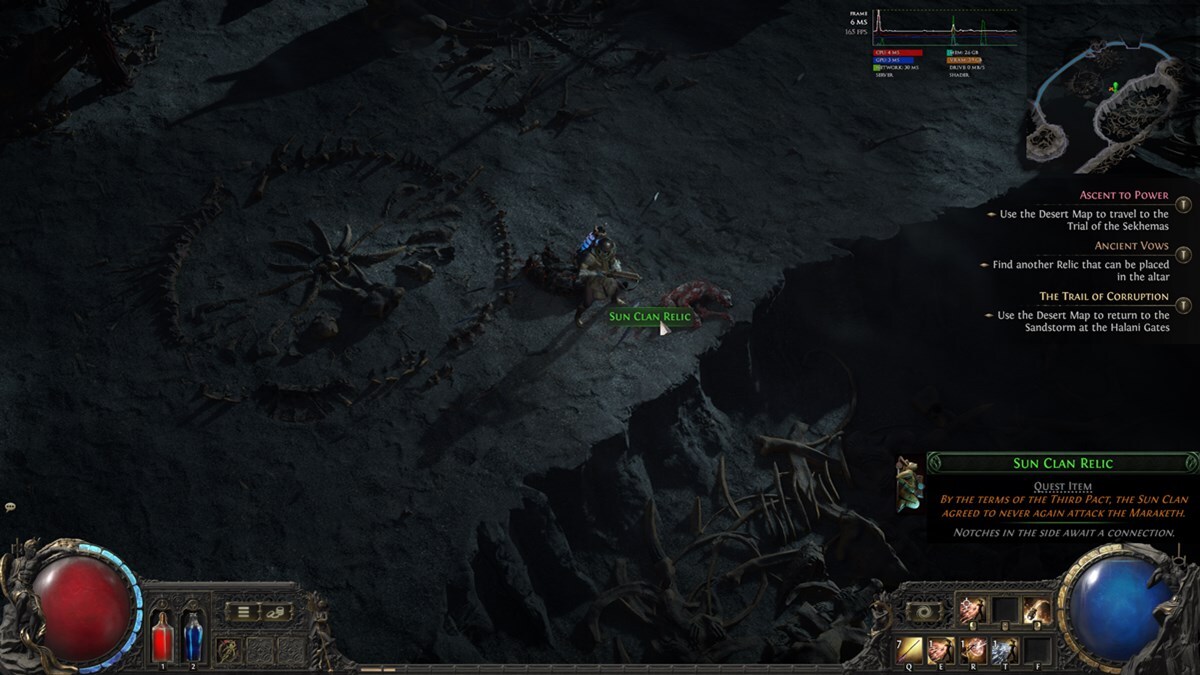Click the Sun Clan Relic item thumbnail
Image resolution: width=1200 pixels, height=675 pixels.
point(909,484)
